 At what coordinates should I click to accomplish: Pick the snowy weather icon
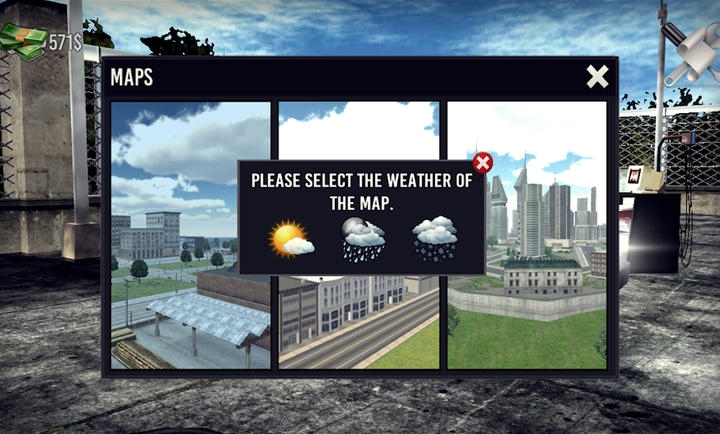[x=435, y=240]
